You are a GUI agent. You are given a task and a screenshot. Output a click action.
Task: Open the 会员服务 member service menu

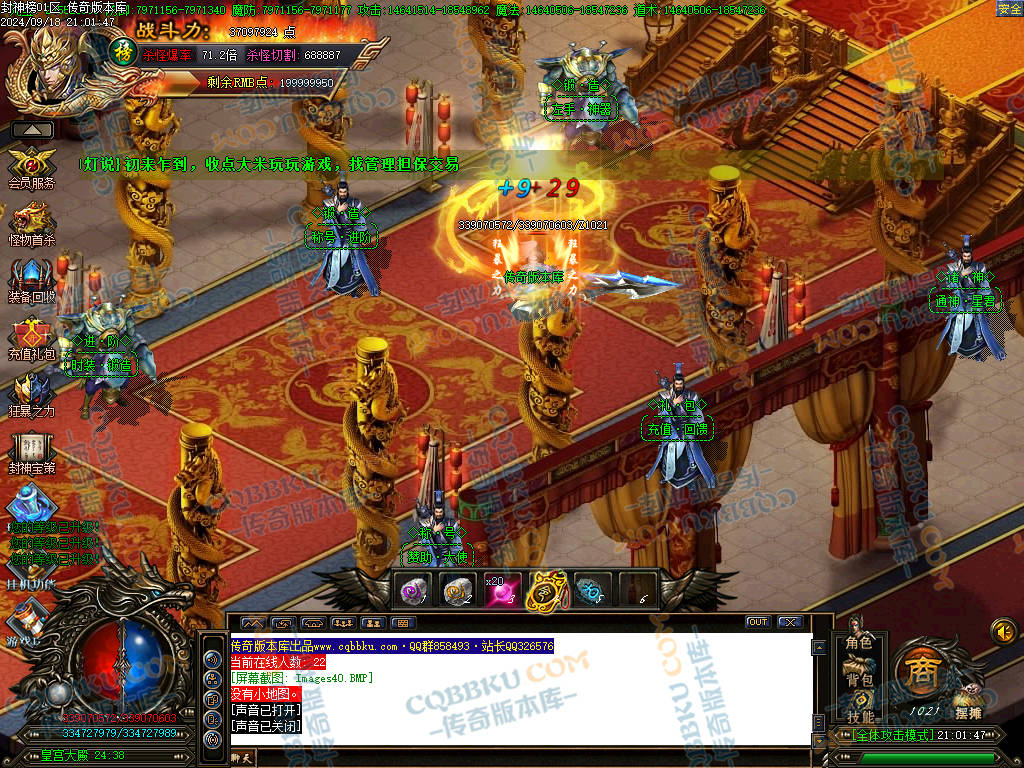point(31,164)
